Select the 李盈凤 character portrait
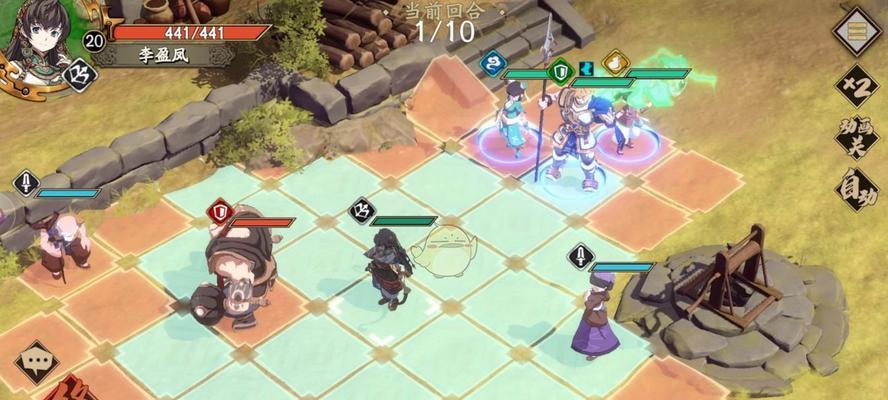The image size is (888, 400). pos(42,38)
